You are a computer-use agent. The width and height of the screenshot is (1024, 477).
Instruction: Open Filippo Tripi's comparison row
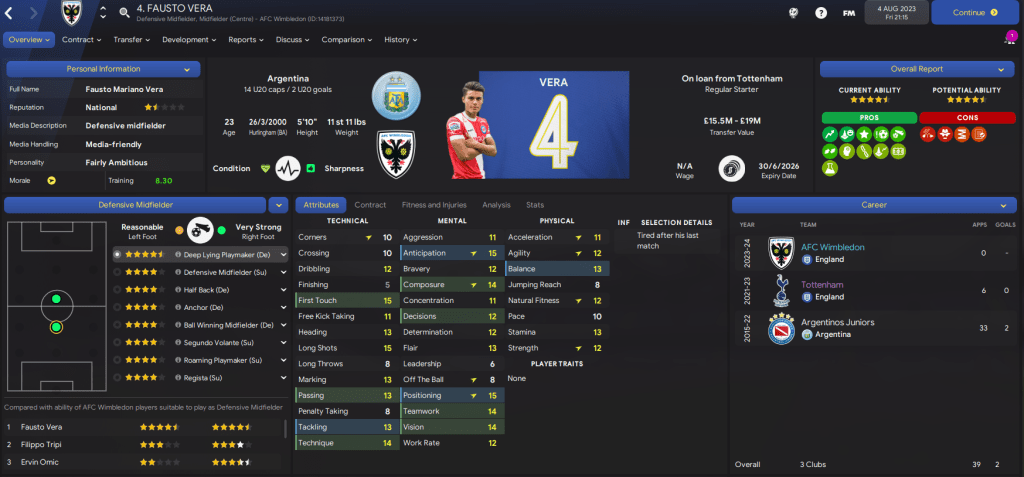(x=148, y=445)
